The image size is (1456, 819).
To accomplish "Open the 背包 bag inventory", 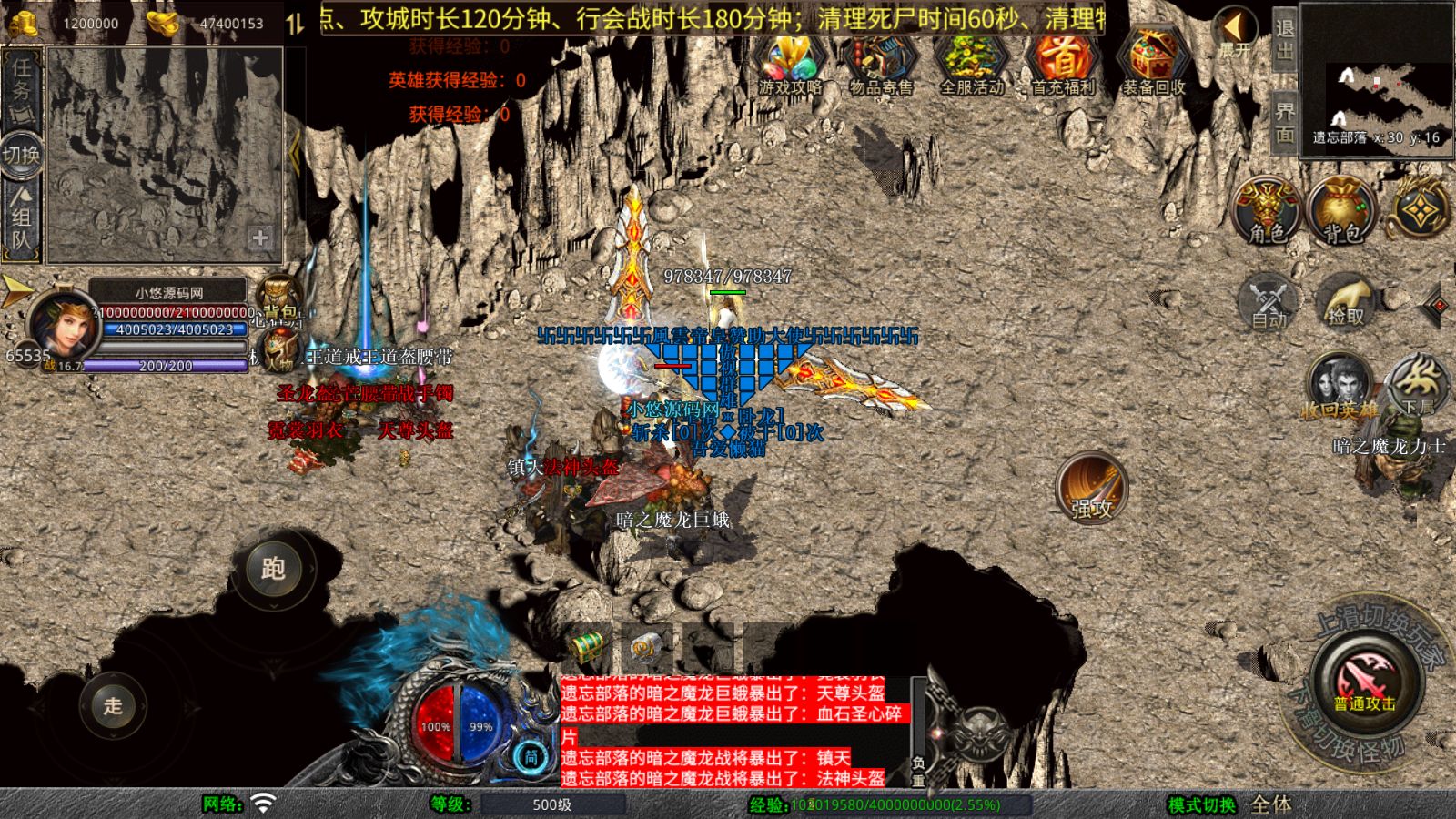I will pyautogui.click(x=1340, y=211).
